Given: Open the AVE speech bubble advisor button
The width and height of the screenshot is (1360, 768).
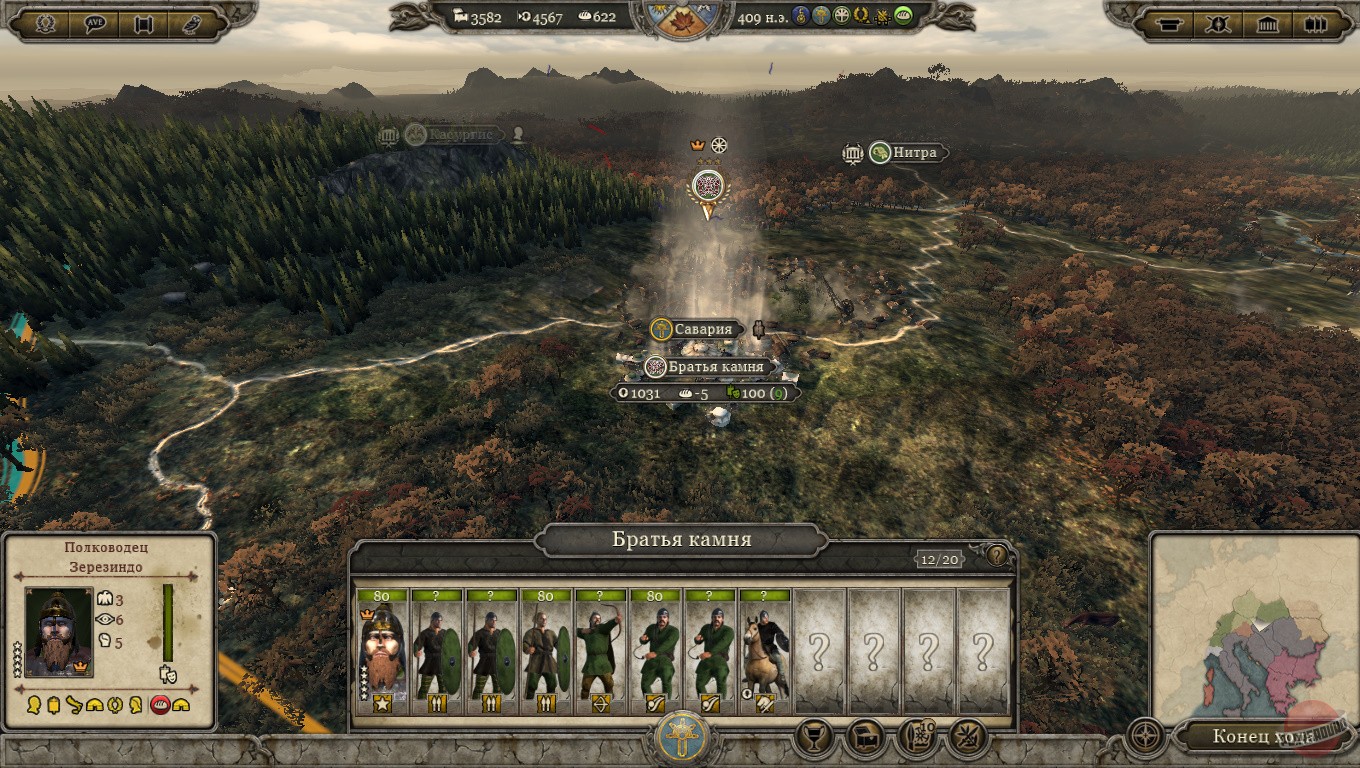Looking at the screenshot, I should coord(95,24).
